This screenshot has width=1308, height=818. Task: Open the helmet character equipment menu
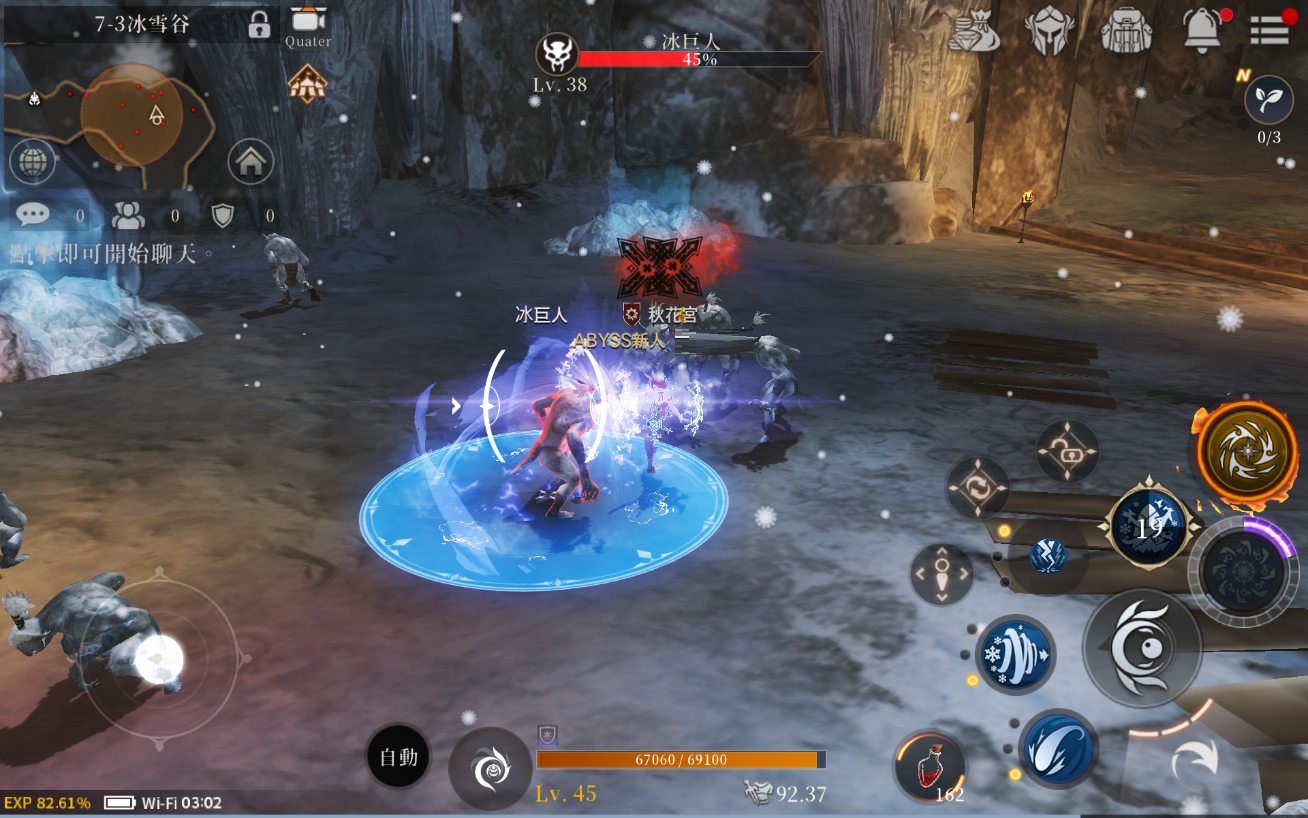1049,30
